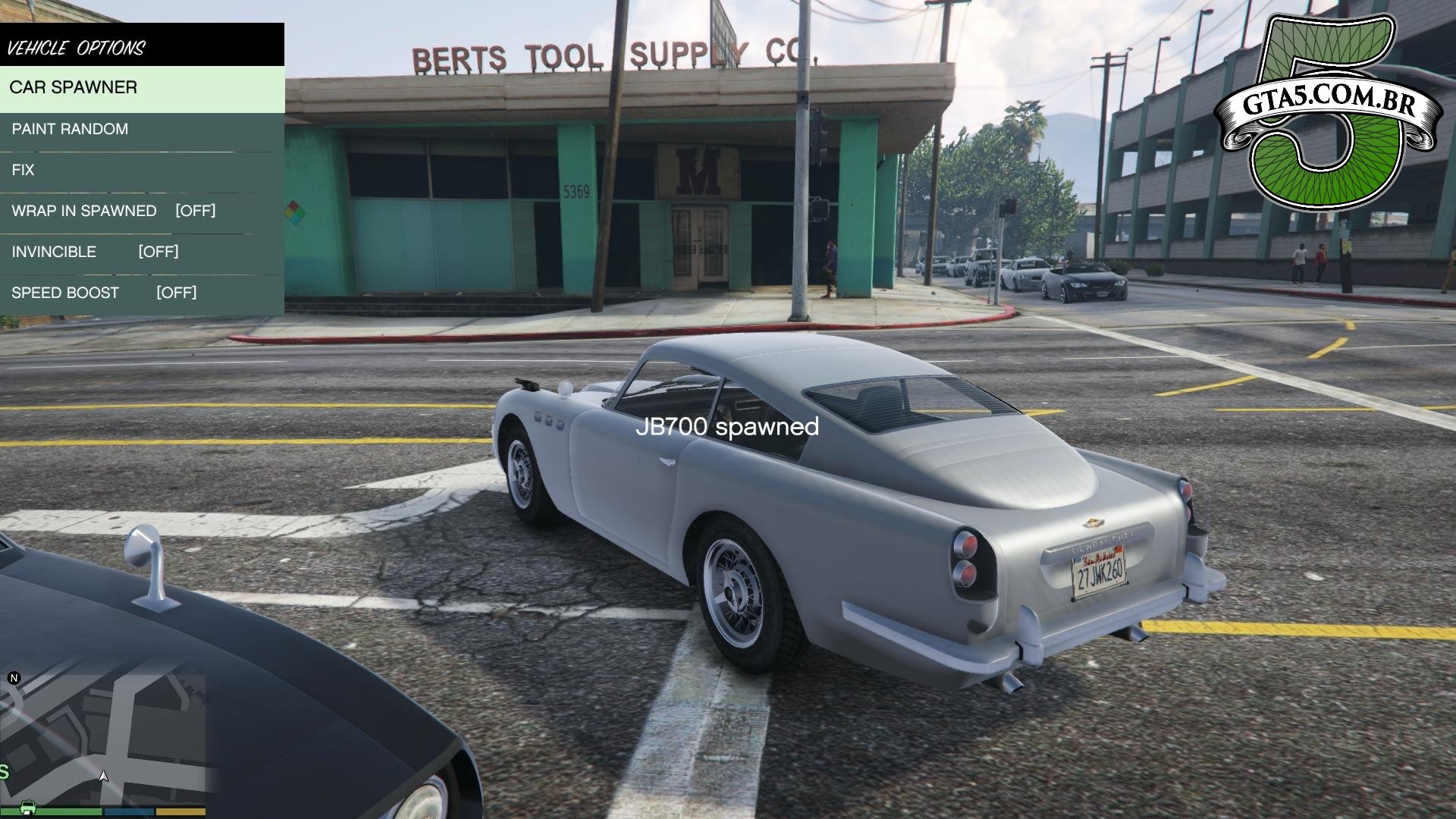The height and width of the screenshot is (819, 1456).
Task: Toggle the Speed Boost option
Action: click(x=142, y=293)
